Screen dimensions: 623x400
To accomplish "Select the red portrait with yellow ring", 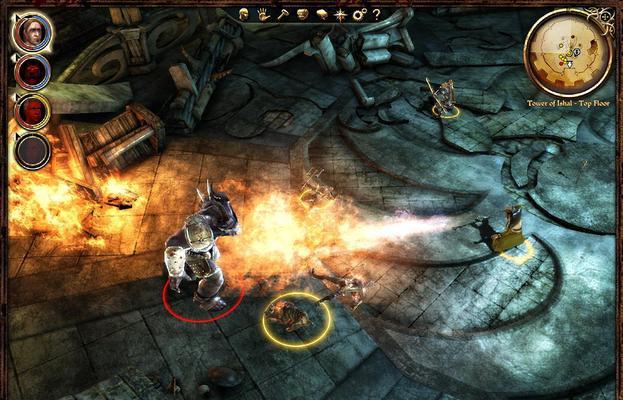I will [32, 110].
